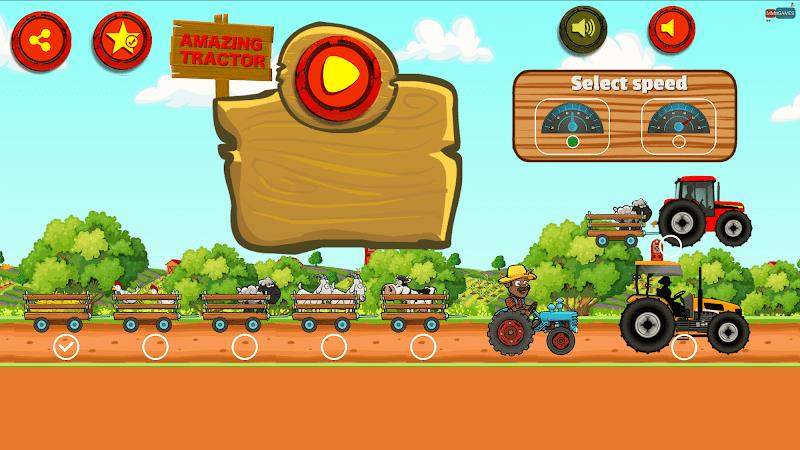800x450 pixels.
Task: Select the hay wagon circle
Action: (x=66, y=347)
